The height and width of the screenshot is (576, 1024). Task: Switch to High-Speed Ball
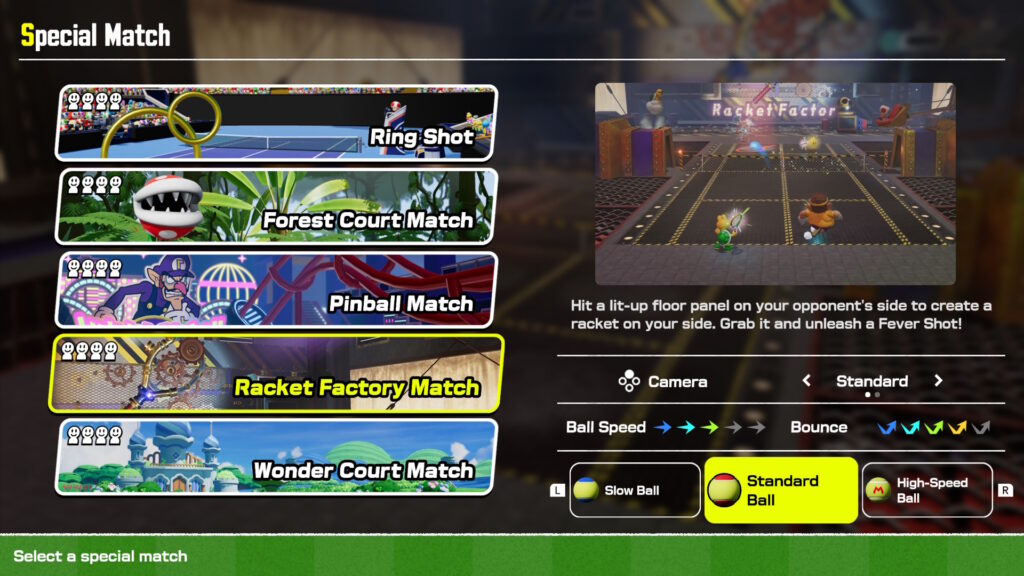(927, 490)
